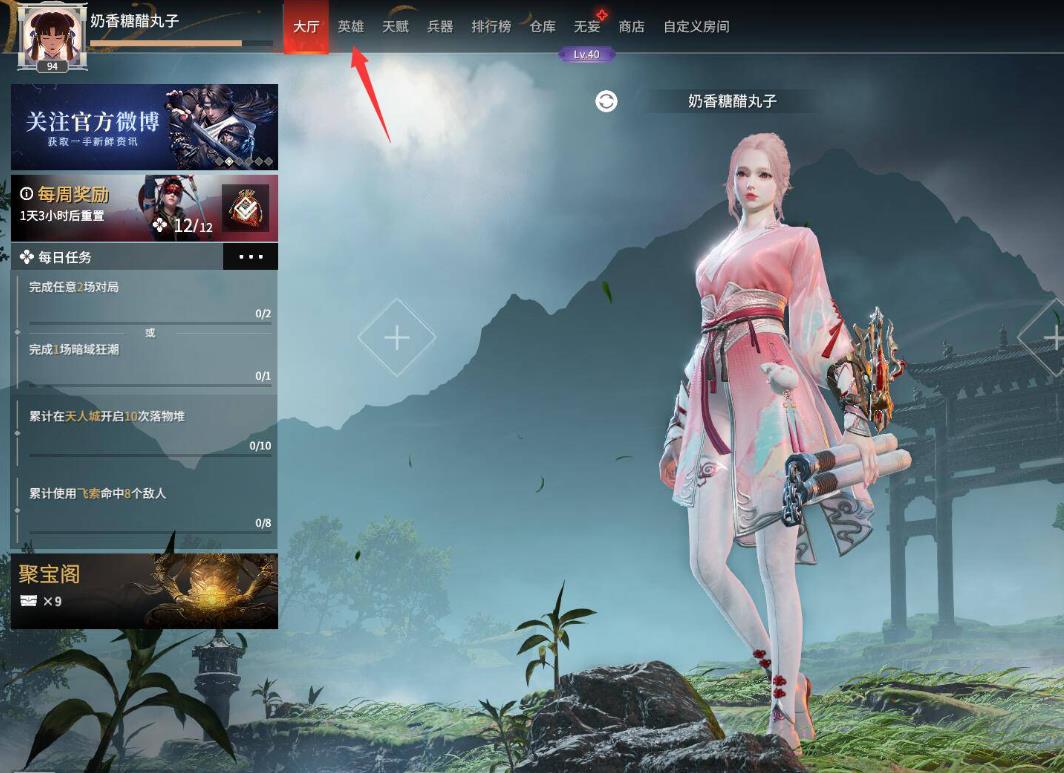Click the player avatar portrait
This screenshot has height=773, width=1064.
(x=52, y=36)
